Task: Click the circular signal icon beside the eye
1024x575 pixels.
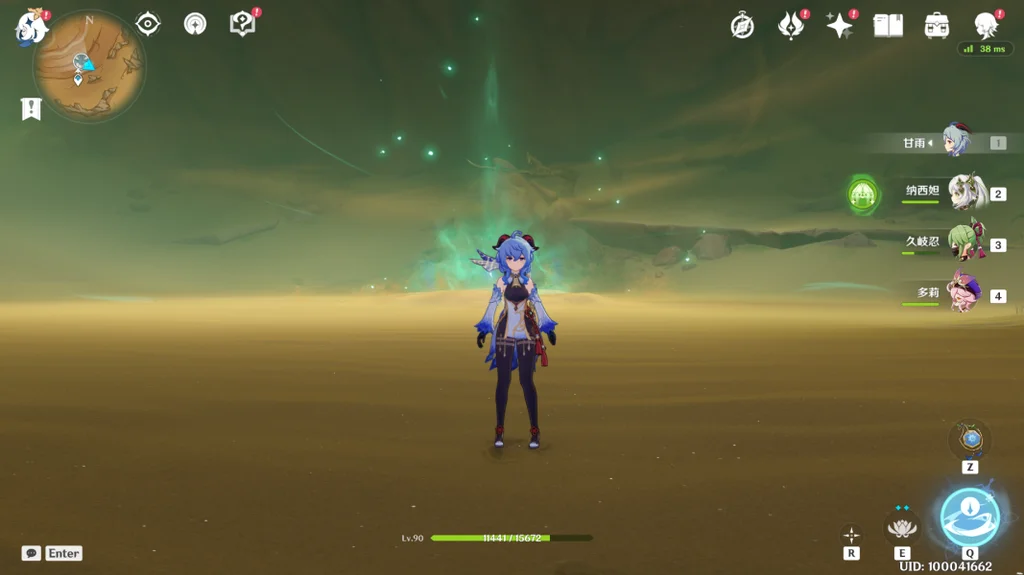Action: point(195,24)
